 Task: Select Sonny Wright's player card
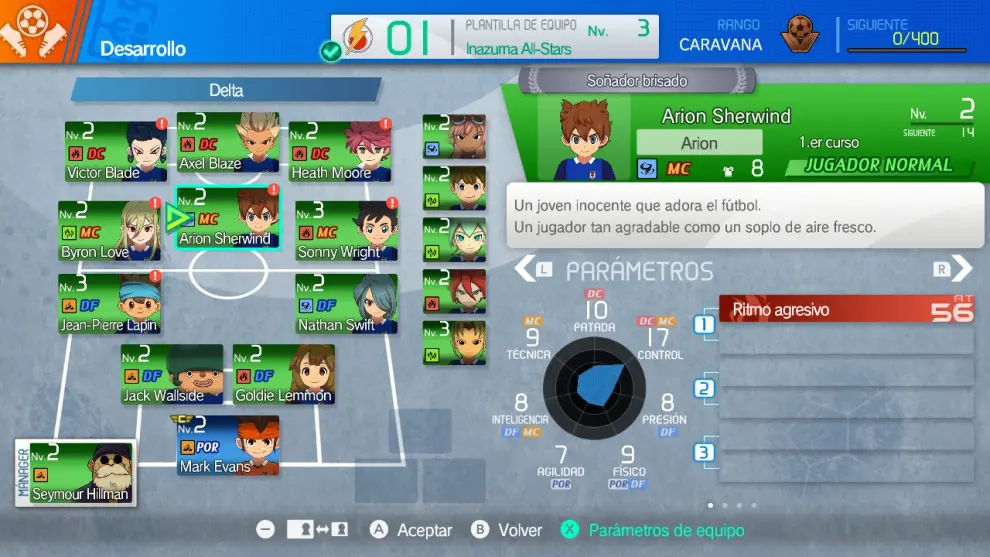[346, 231]
